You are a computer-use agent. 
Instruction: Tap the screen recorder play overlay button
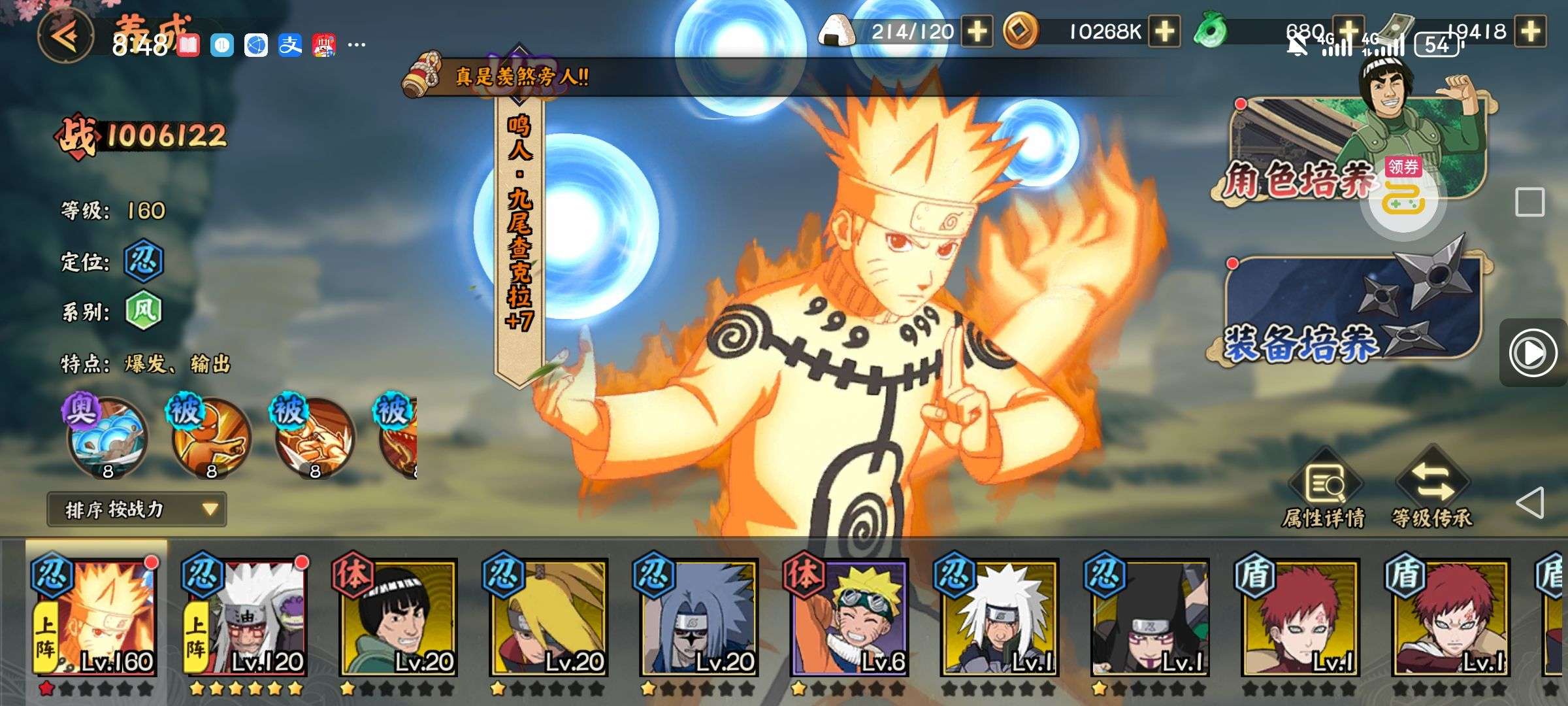pos(1532,353)
